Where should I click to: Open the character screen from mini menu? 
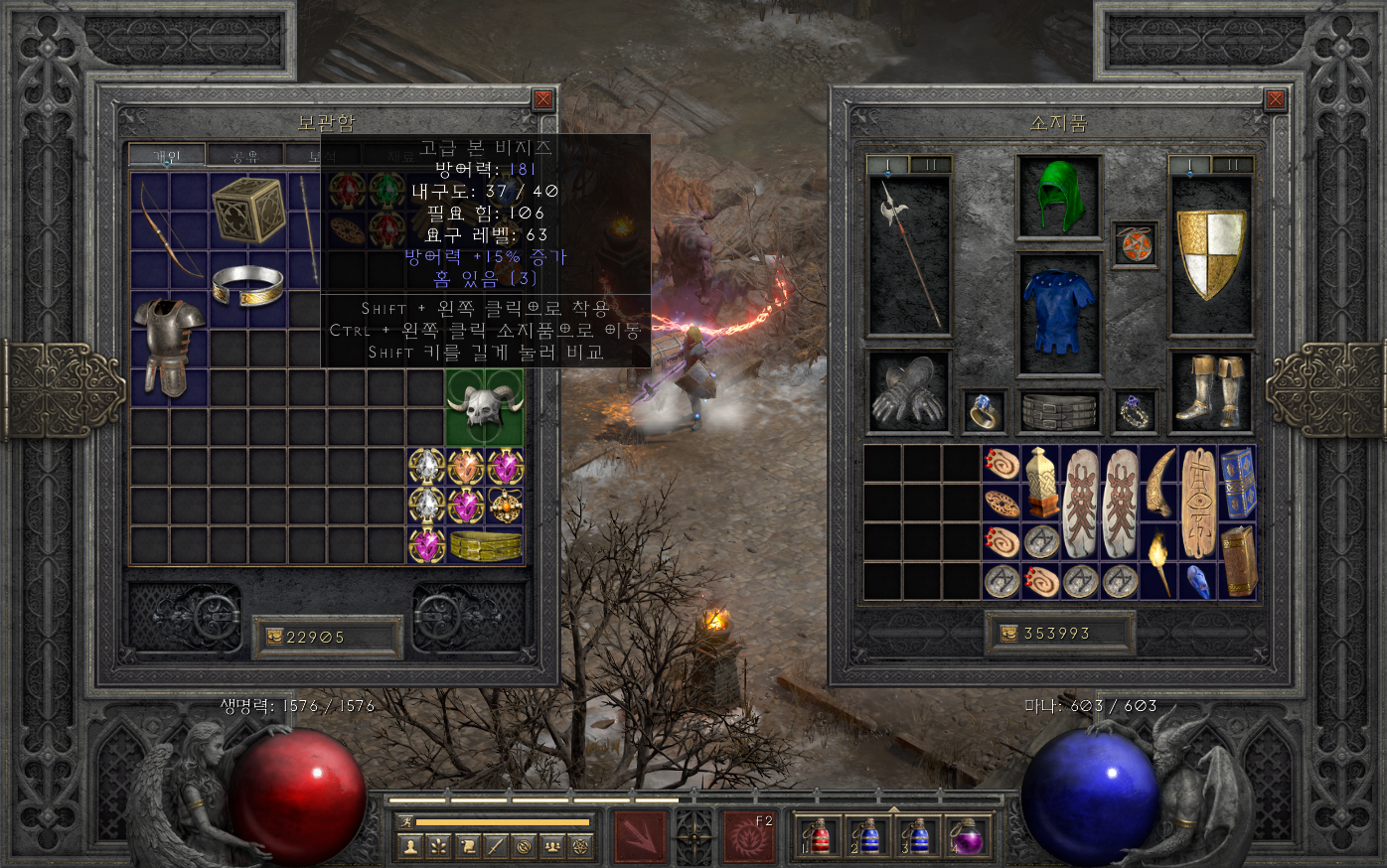point(409,847)
